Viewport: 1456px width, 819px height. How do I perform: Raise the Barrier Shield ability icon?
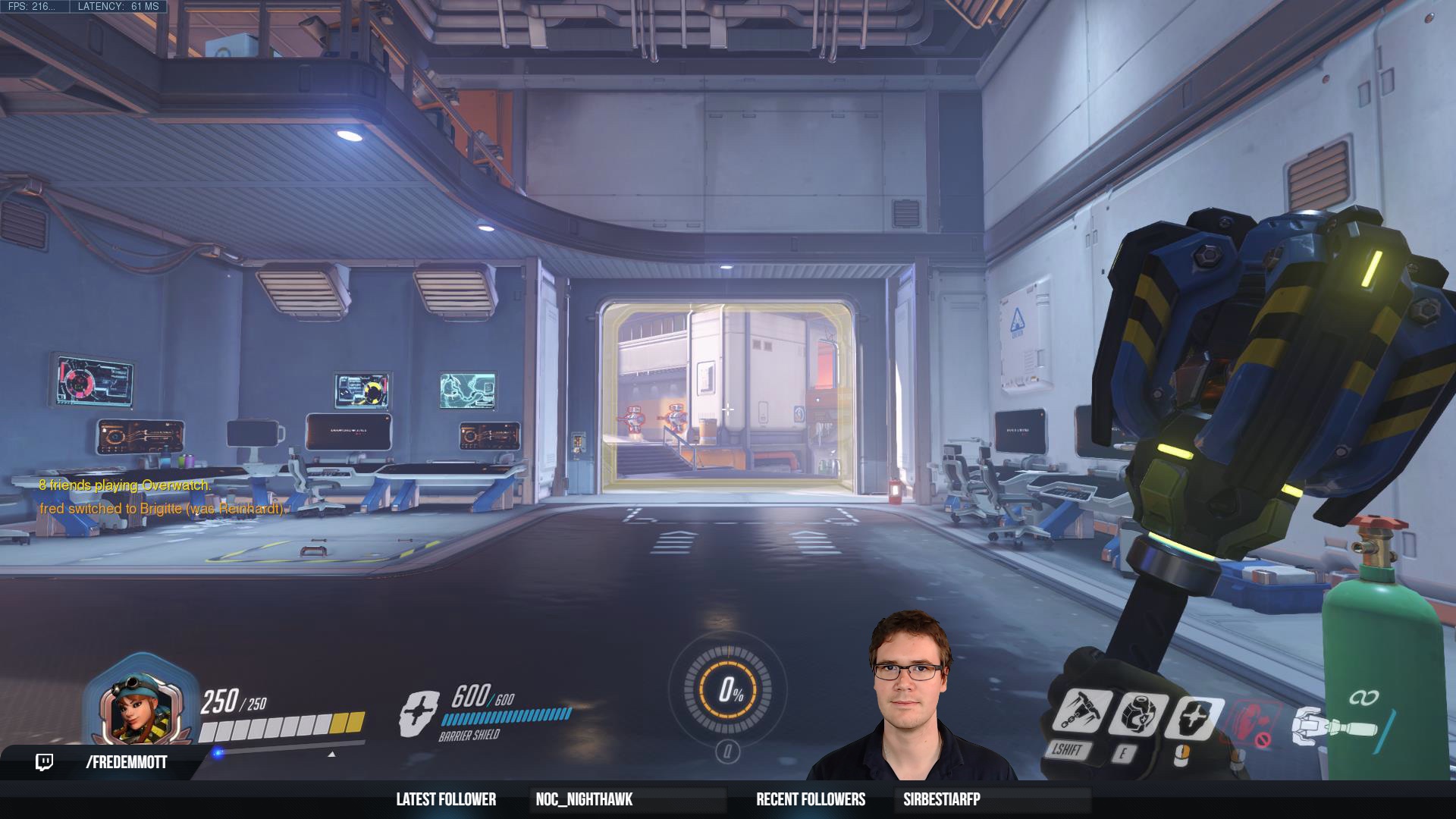[1192, 716]
